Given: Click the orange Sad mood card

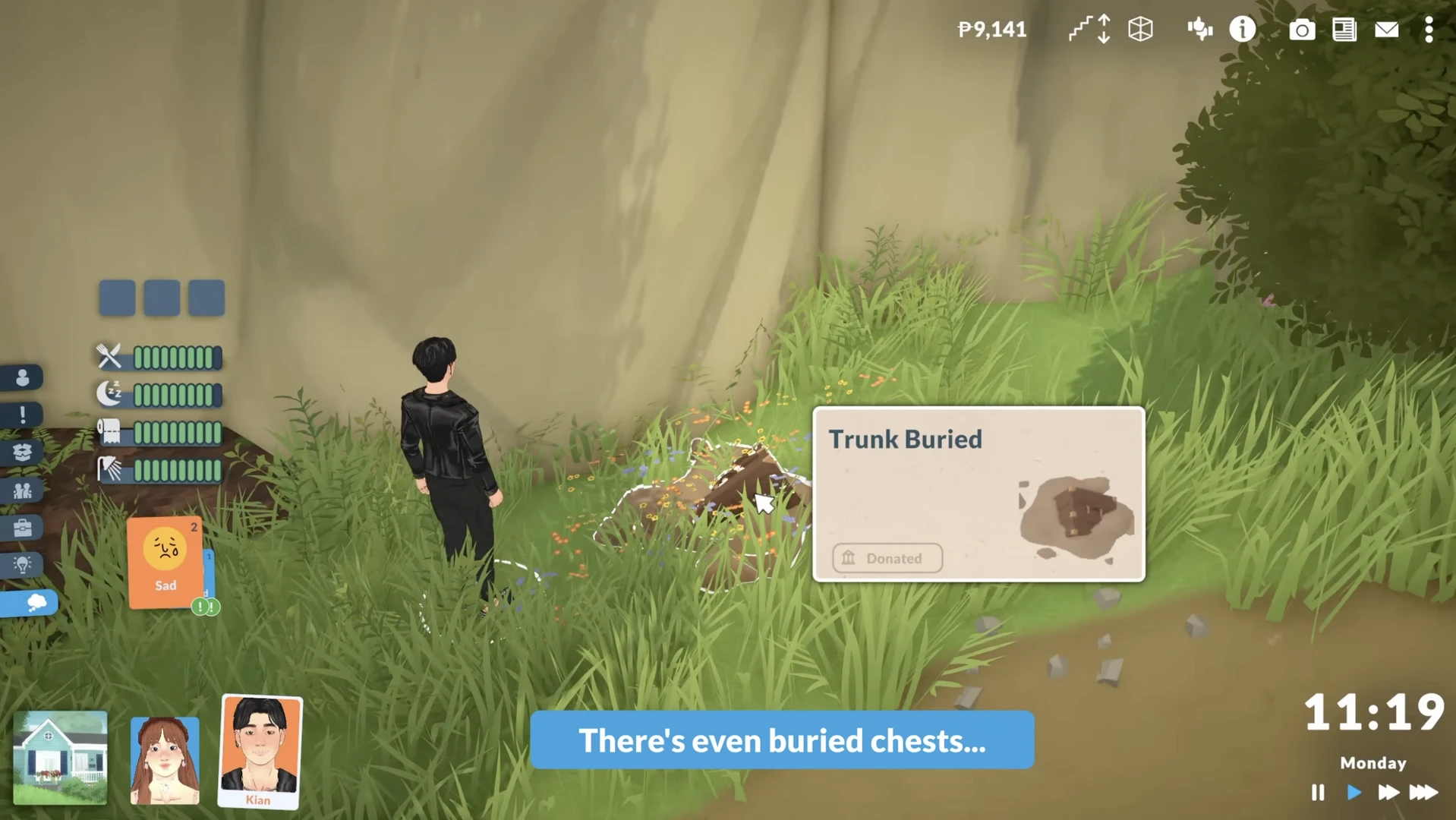Looking at the screenshot, I should [165, 562].
